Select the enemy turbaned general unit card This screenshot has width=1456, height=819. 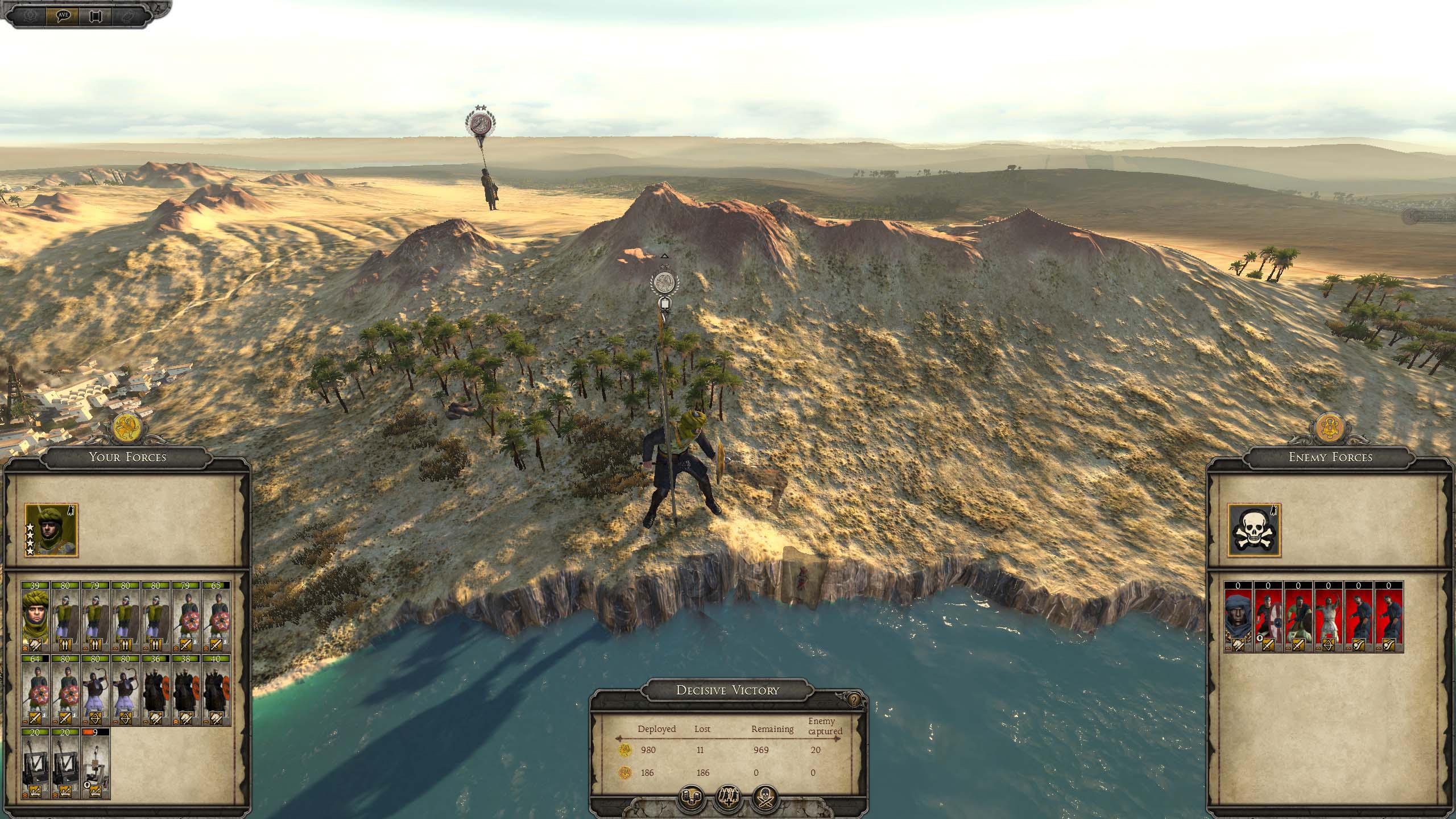[x=1239, y=617]
